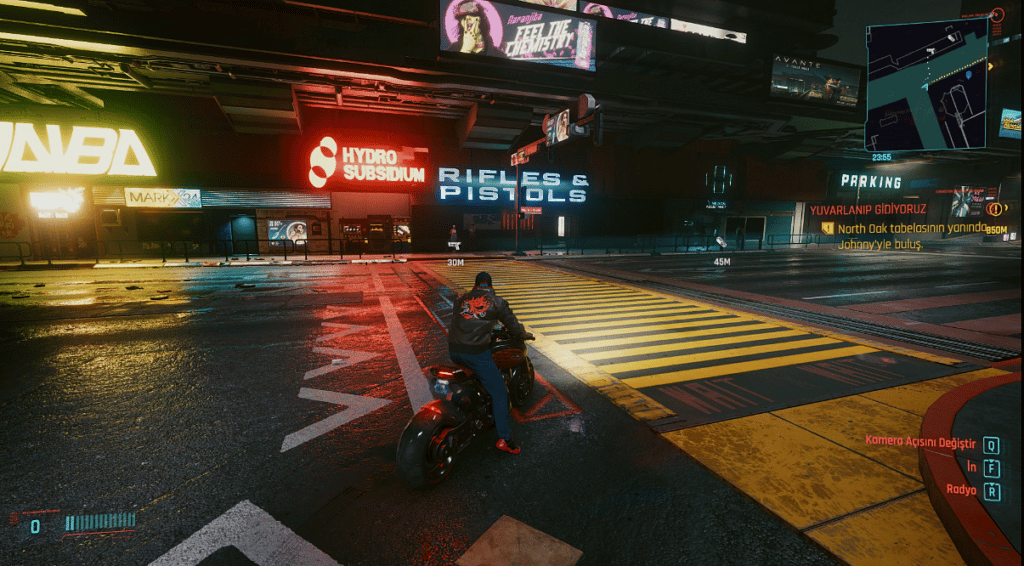This screenshot has height=566, width=1024.
Task: Click the yellow objective tag beside North Oak
Action: 828,228
